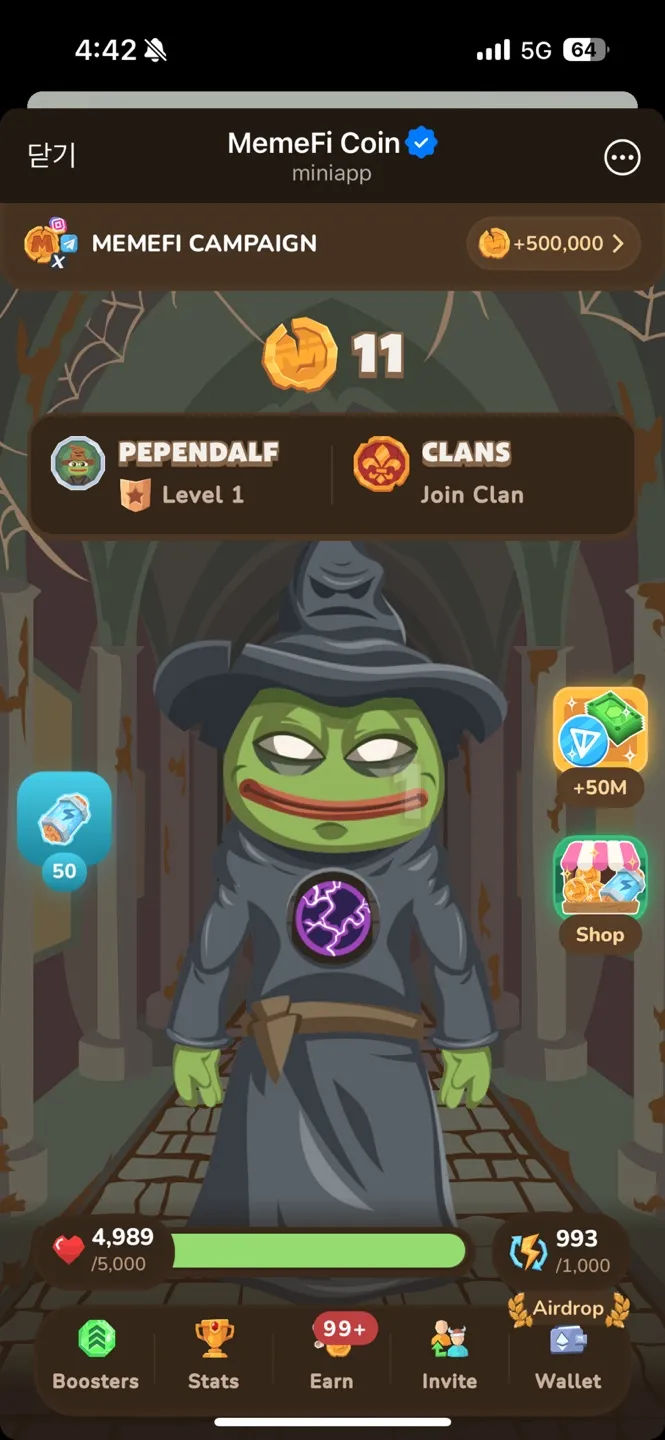Open the Pependalf Level 1 profile

tap(180, 474)
